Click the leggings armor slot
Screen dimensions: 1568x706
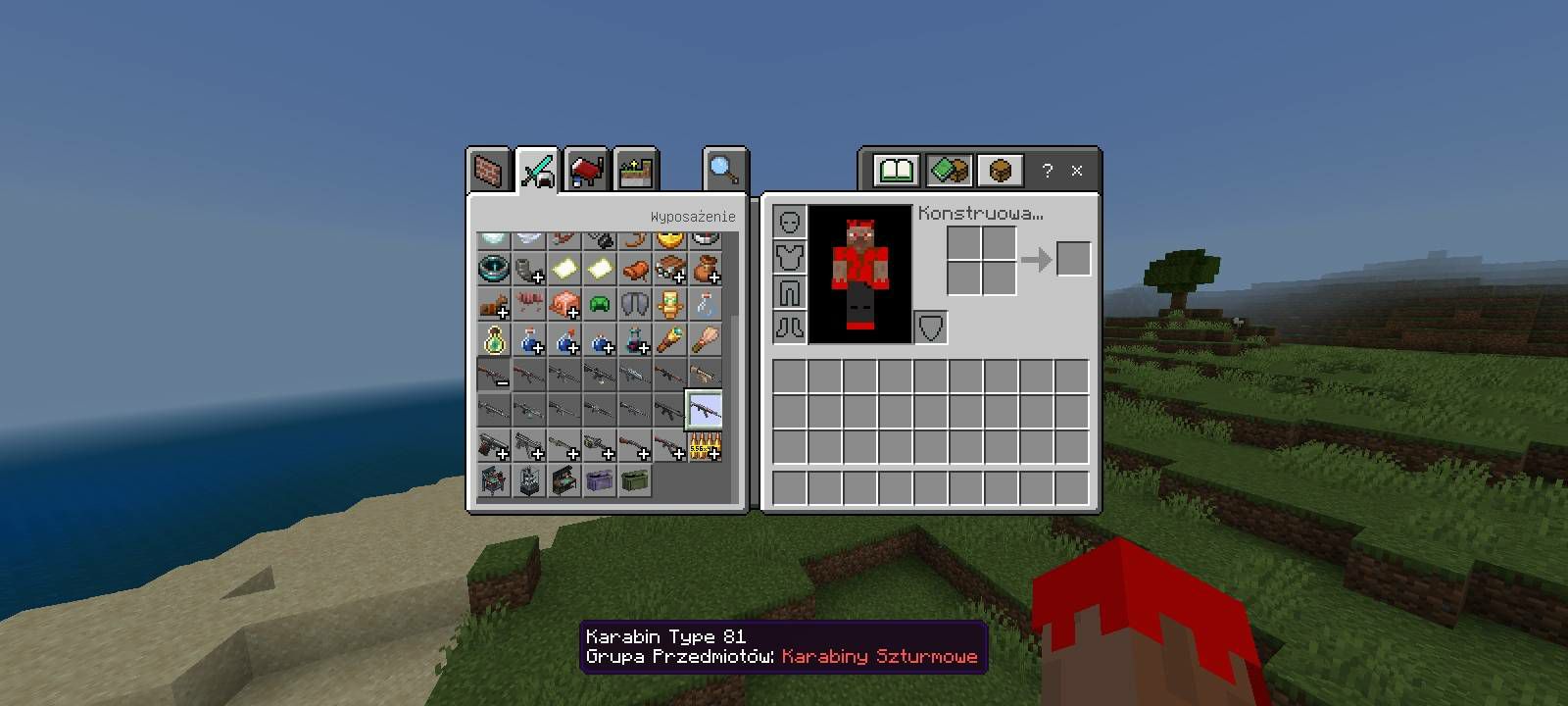coord(789,292)
